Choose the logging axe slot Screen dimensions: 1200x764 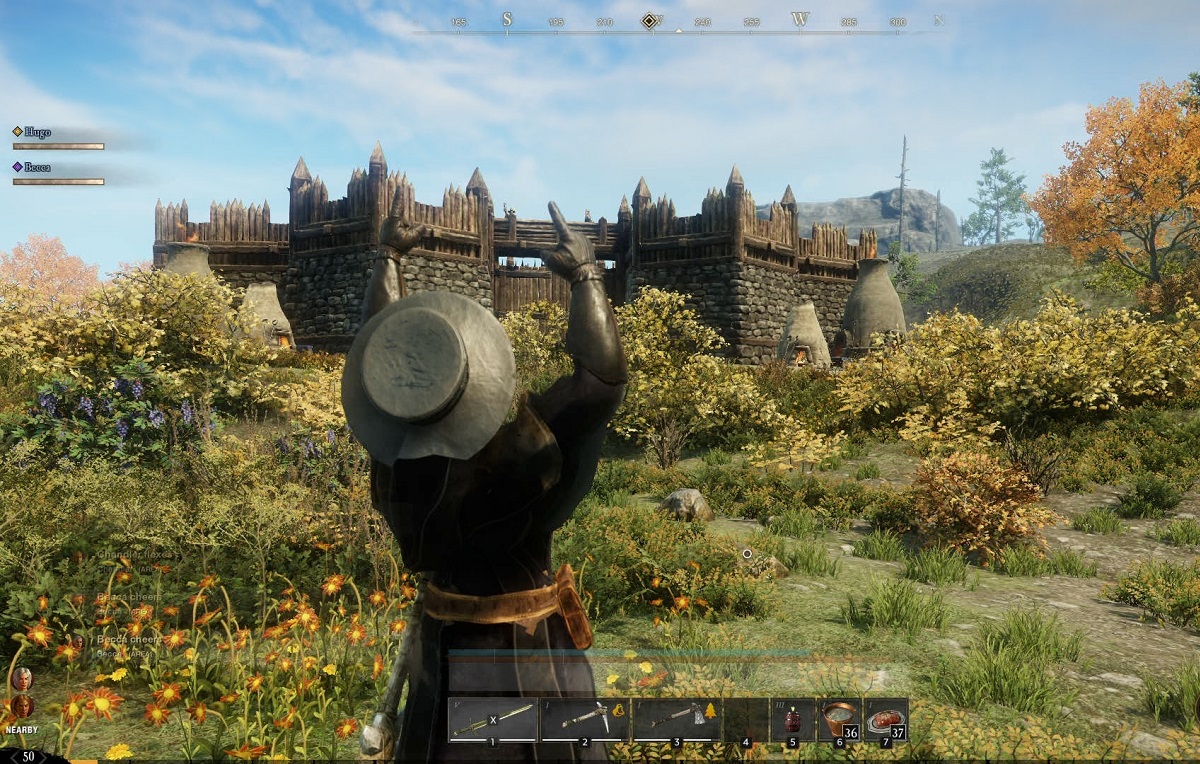pos(677,718)
